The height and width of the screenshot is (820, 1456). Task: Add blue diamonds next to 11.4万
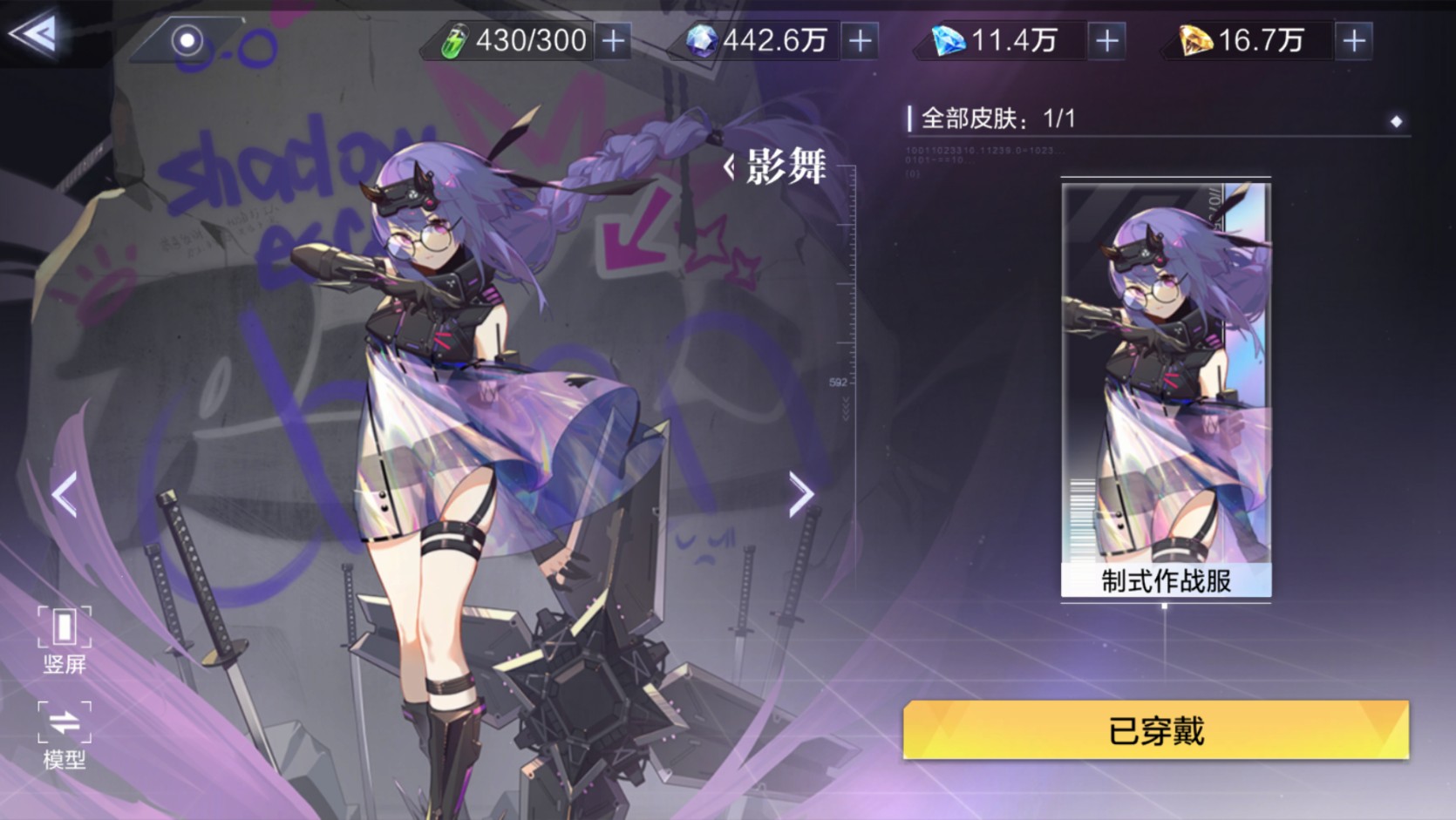coord(1107,40)
